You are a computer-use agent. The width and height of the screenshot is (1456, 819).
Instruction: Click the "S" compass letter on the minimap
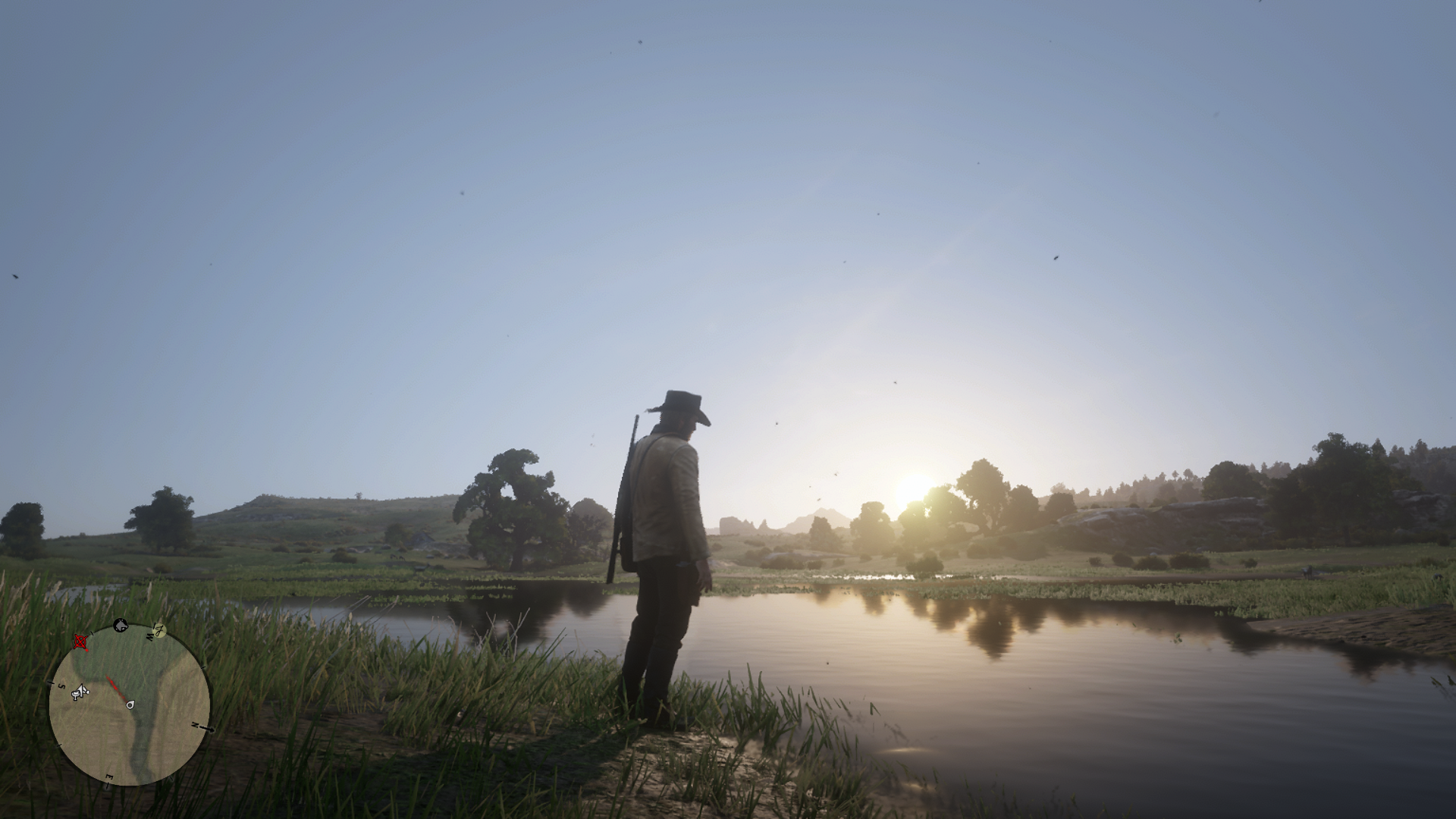click(61, 686)
